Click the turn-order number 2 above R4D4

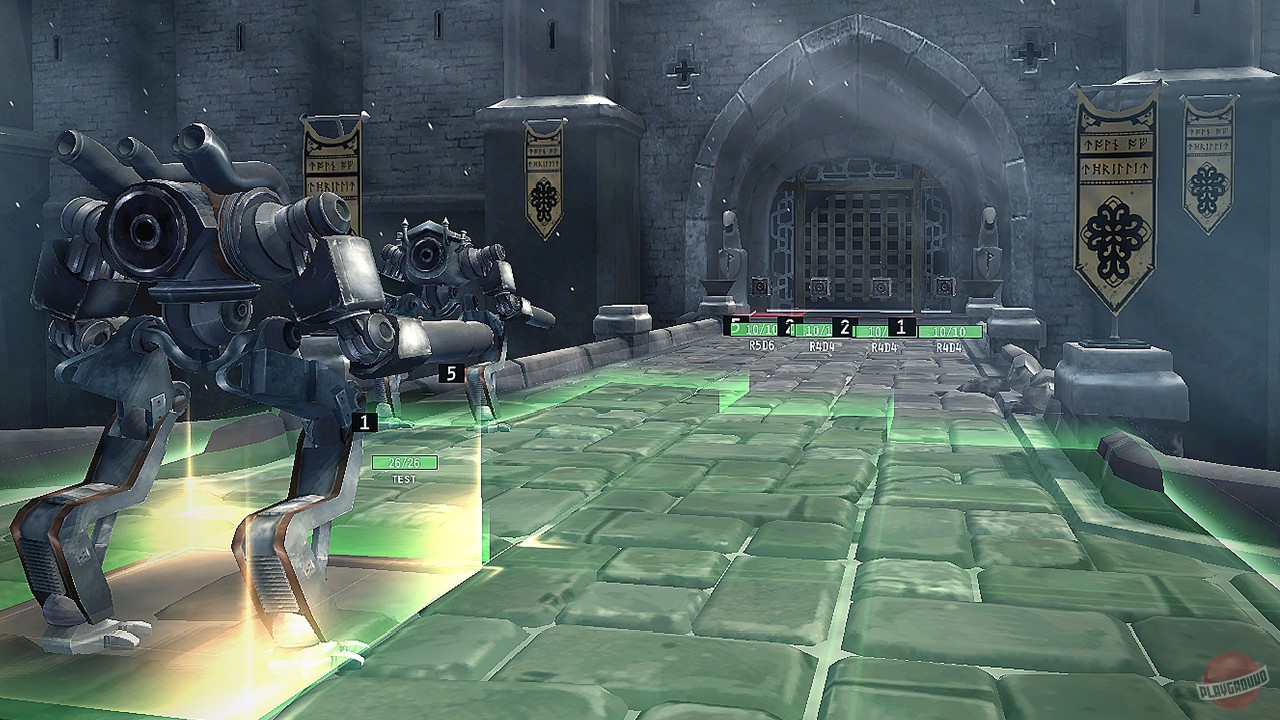pyautogui.click(x=845, y=326)
